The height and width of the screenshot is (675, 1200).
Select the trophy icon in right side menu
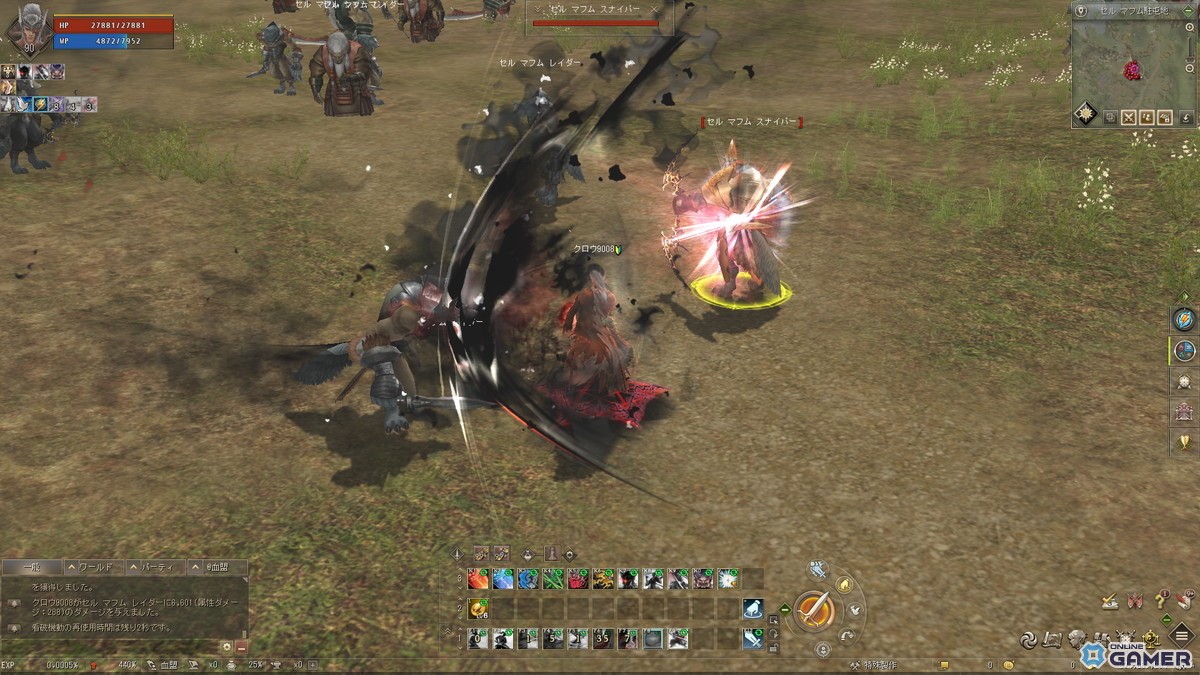point(1184,442)
